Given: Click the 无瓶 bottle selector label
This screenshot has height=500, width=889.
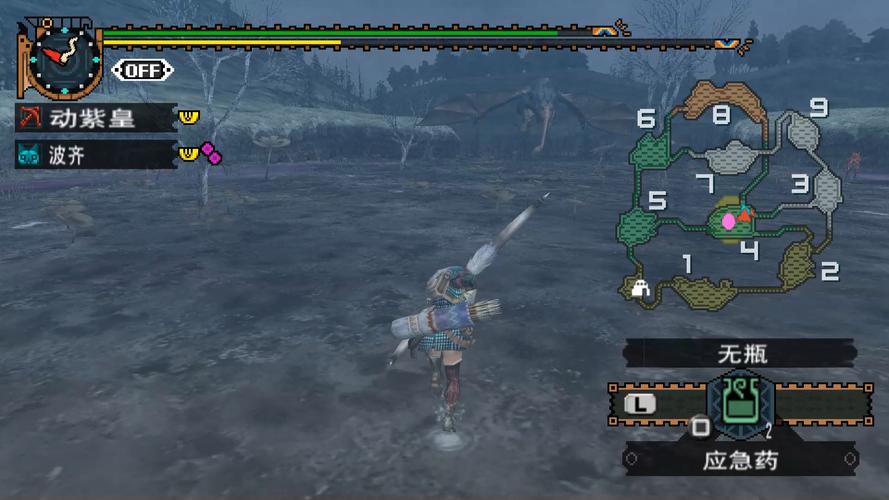Looking at the screenshot, I should click(x=742, y=353).
